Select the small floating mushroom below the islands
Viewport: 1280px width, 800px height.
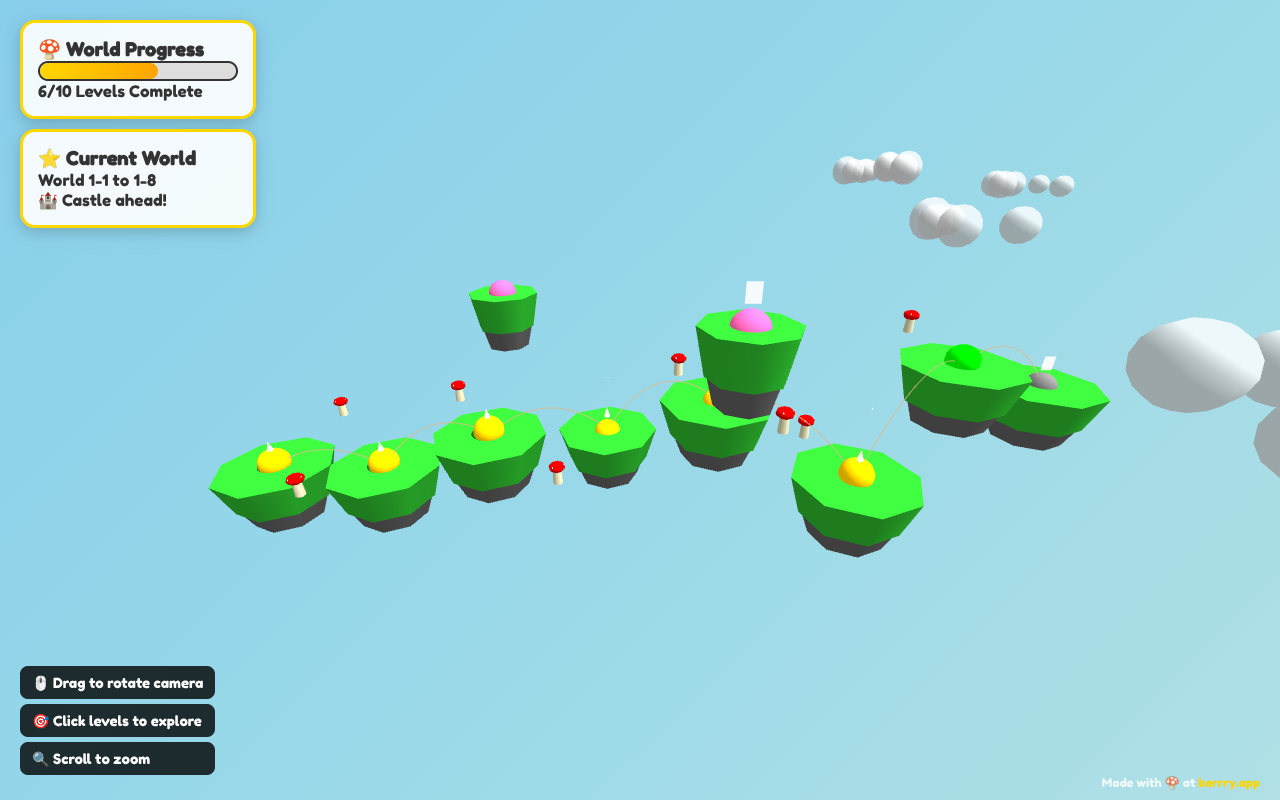(557, 470)
